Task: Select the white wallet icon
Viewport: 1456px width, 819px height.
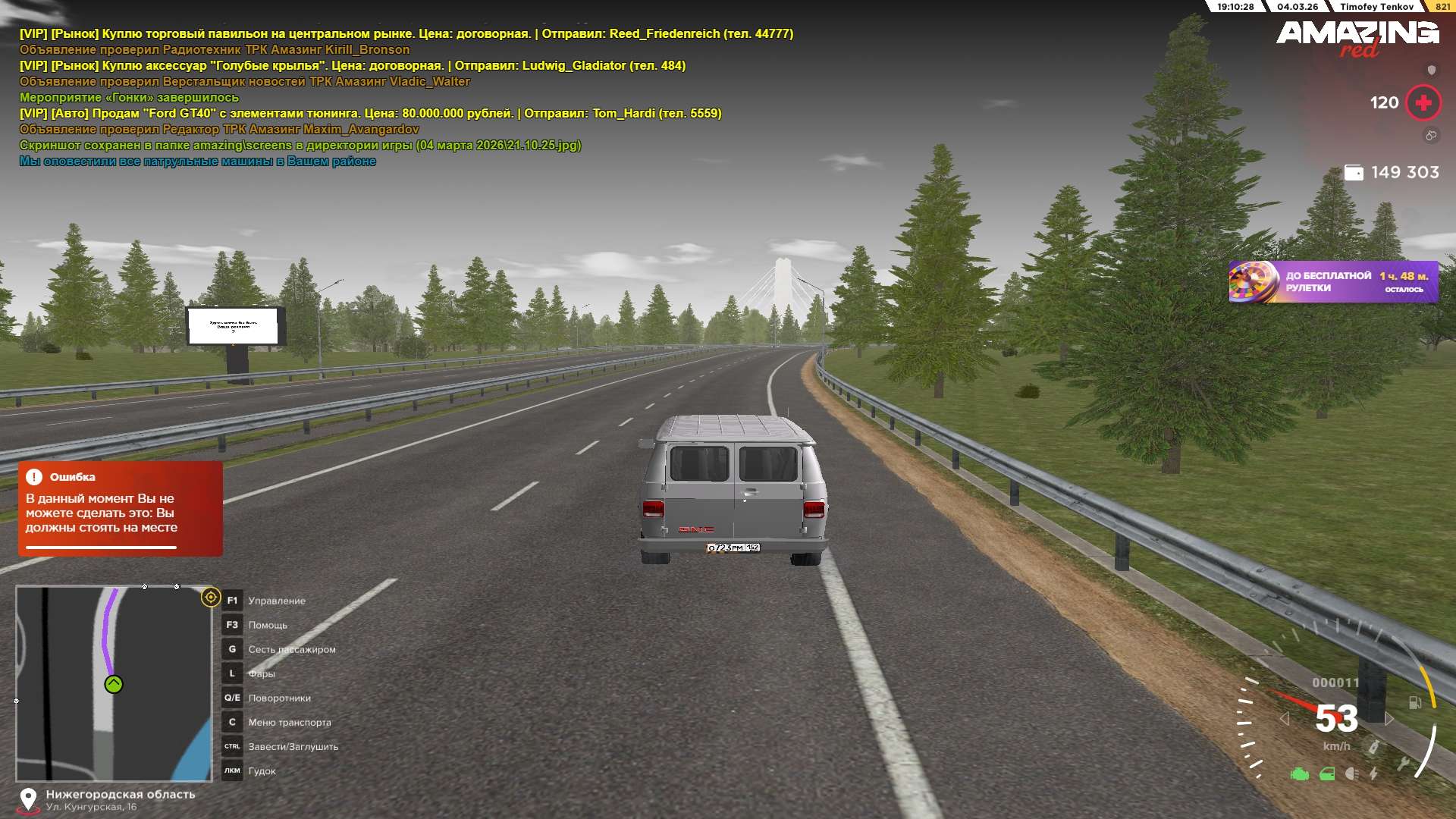Action: click(x=1354, y=173)
